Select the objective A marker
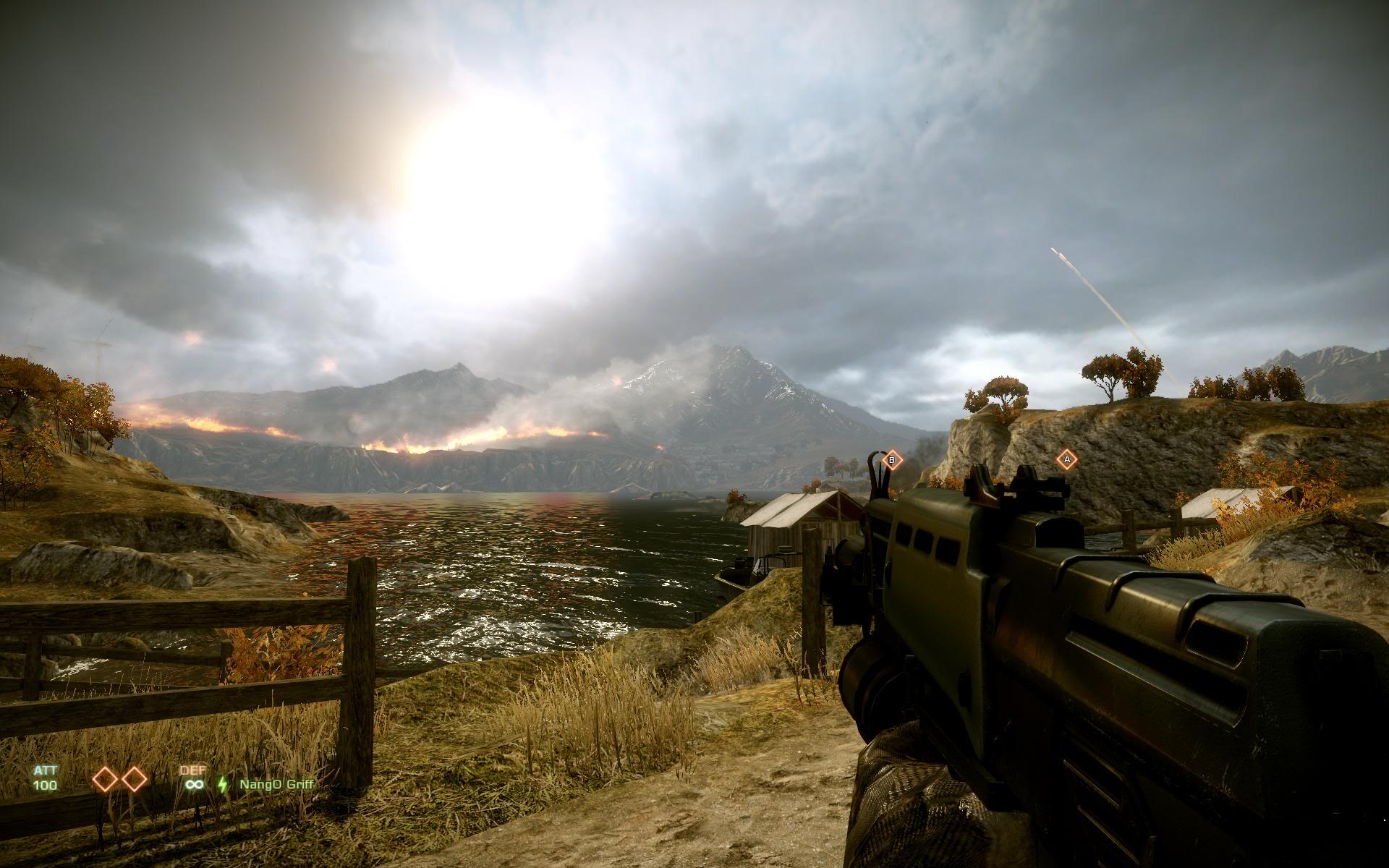Screen dimensions: 1389x868 (x=1066, y=459)
